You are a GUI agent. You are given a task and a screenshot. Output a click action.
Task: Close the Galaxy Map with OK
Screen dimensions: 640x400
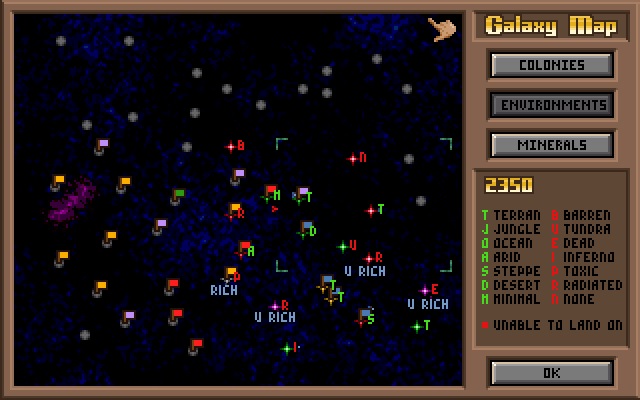tap(551, 373)
